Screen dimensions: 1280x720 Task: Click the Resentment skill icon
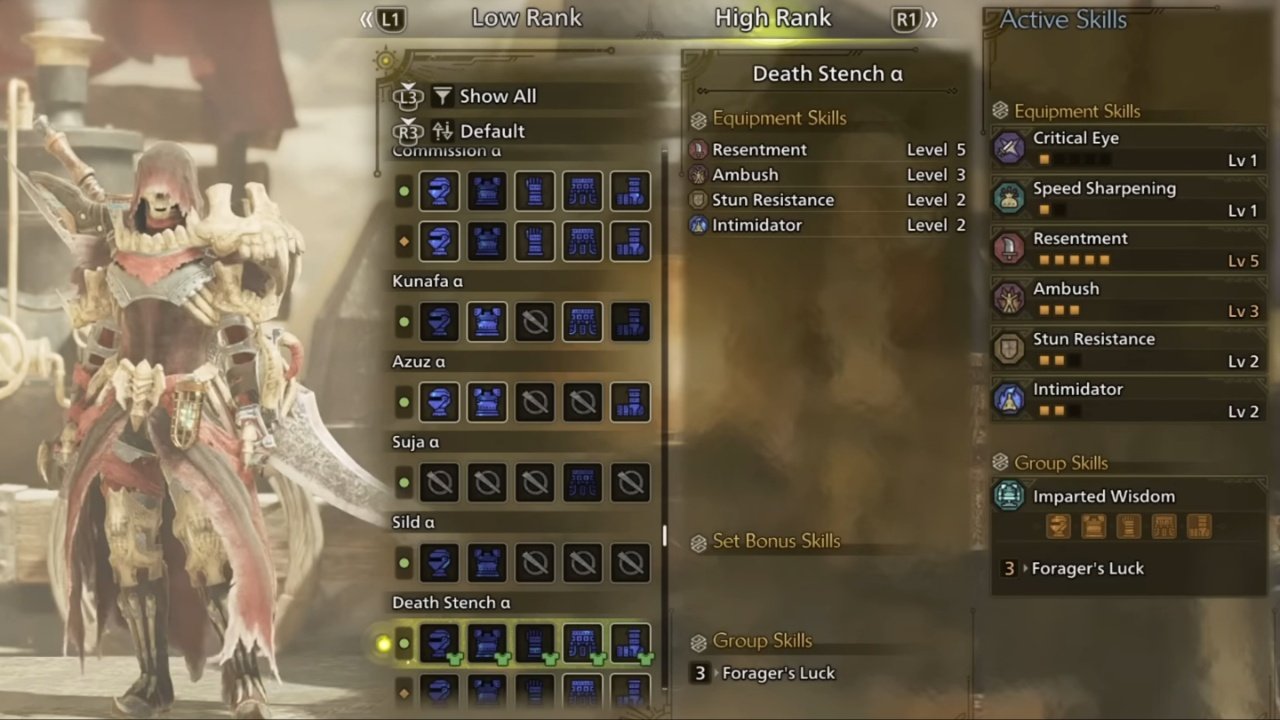tap(1009, 248)
